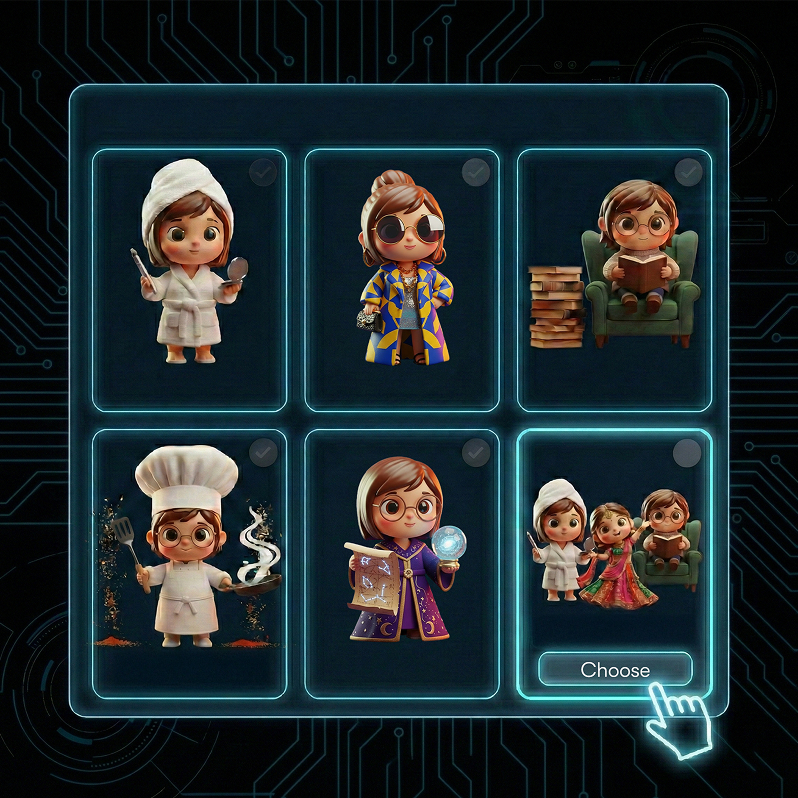Viewport: 798px width, 798px height.
Task: Tick the checkmark on the wizard card
Action: pyautogui.click(x=476, y=453)
